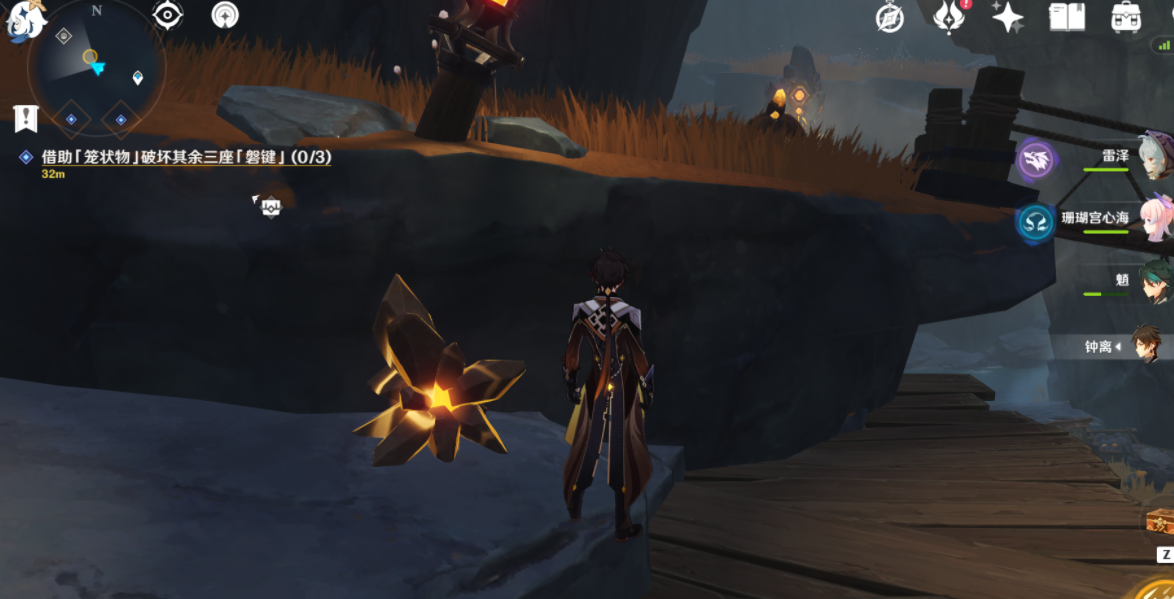
Task: Open the events icon with red alert
Action: pos(947,18)
